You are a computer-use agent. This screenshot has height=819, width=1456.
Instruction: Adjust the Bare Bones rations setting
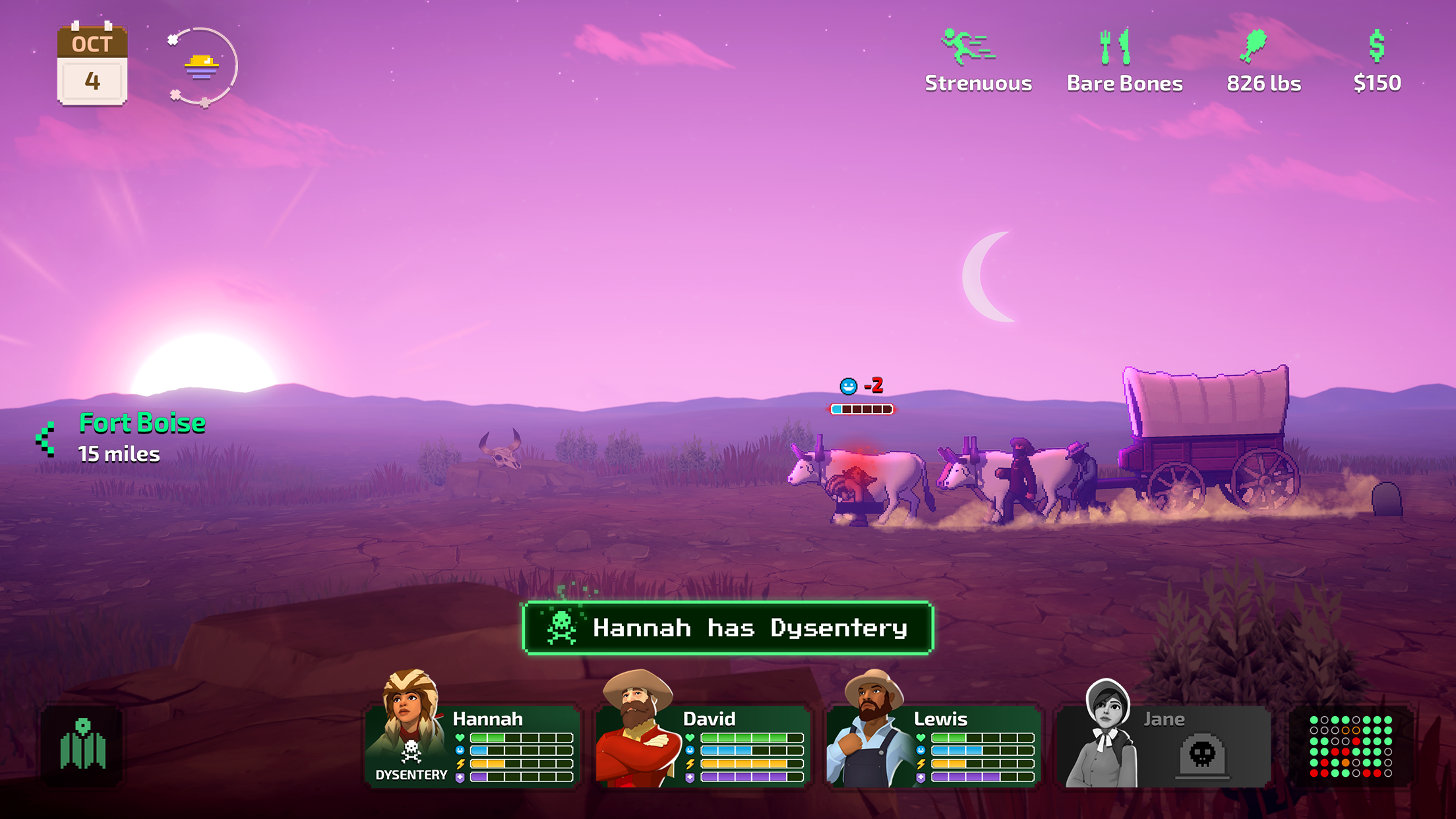(1124, 61)
